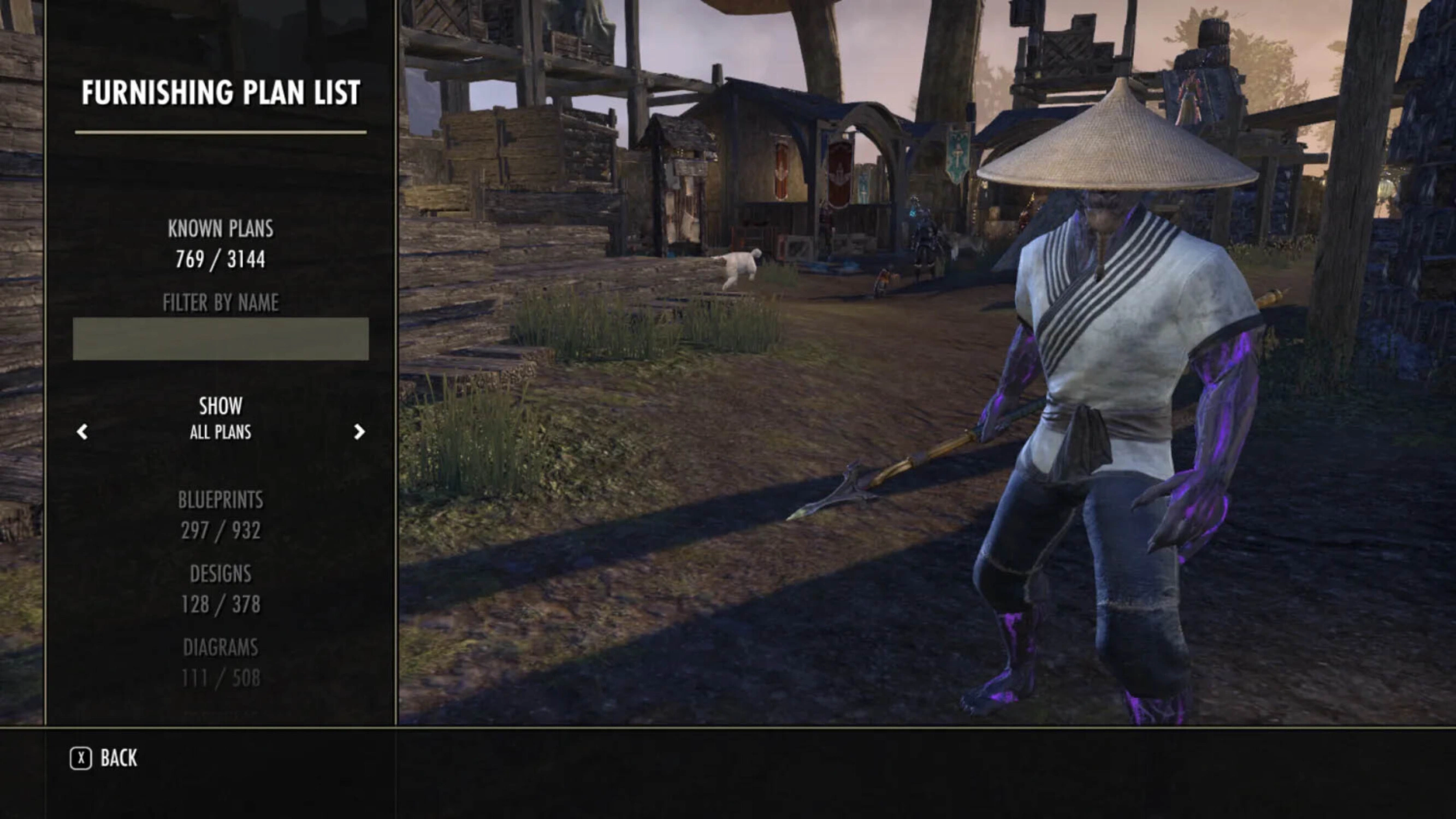Click the Filter By Name text field
The height and width of the screenshot is (819, 1456).
coord(221,339)
